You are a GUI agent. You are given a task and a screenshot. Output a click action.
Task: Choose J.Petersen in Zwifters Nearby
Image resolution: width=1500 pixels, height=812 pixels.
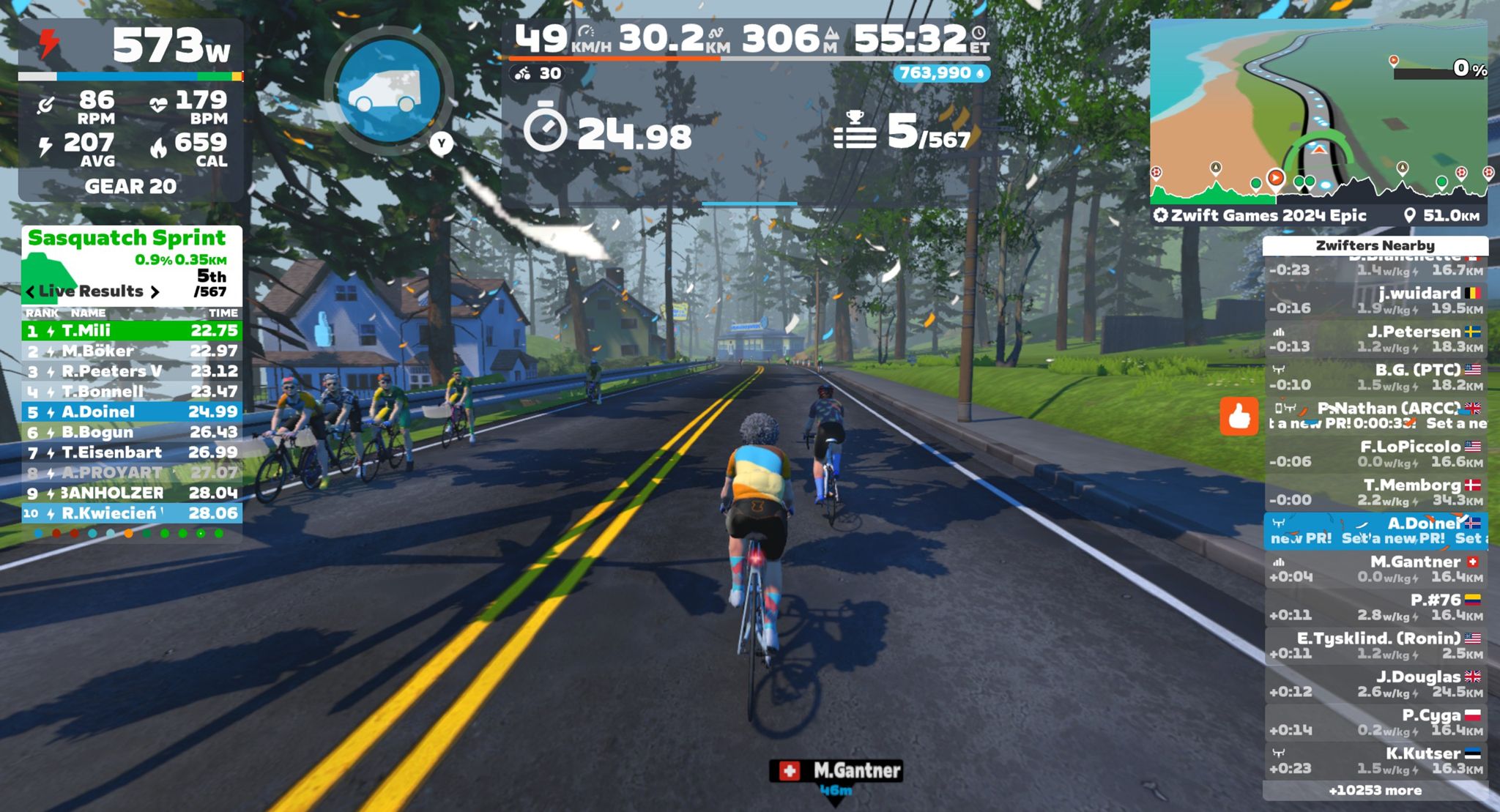pos(1375,339)
